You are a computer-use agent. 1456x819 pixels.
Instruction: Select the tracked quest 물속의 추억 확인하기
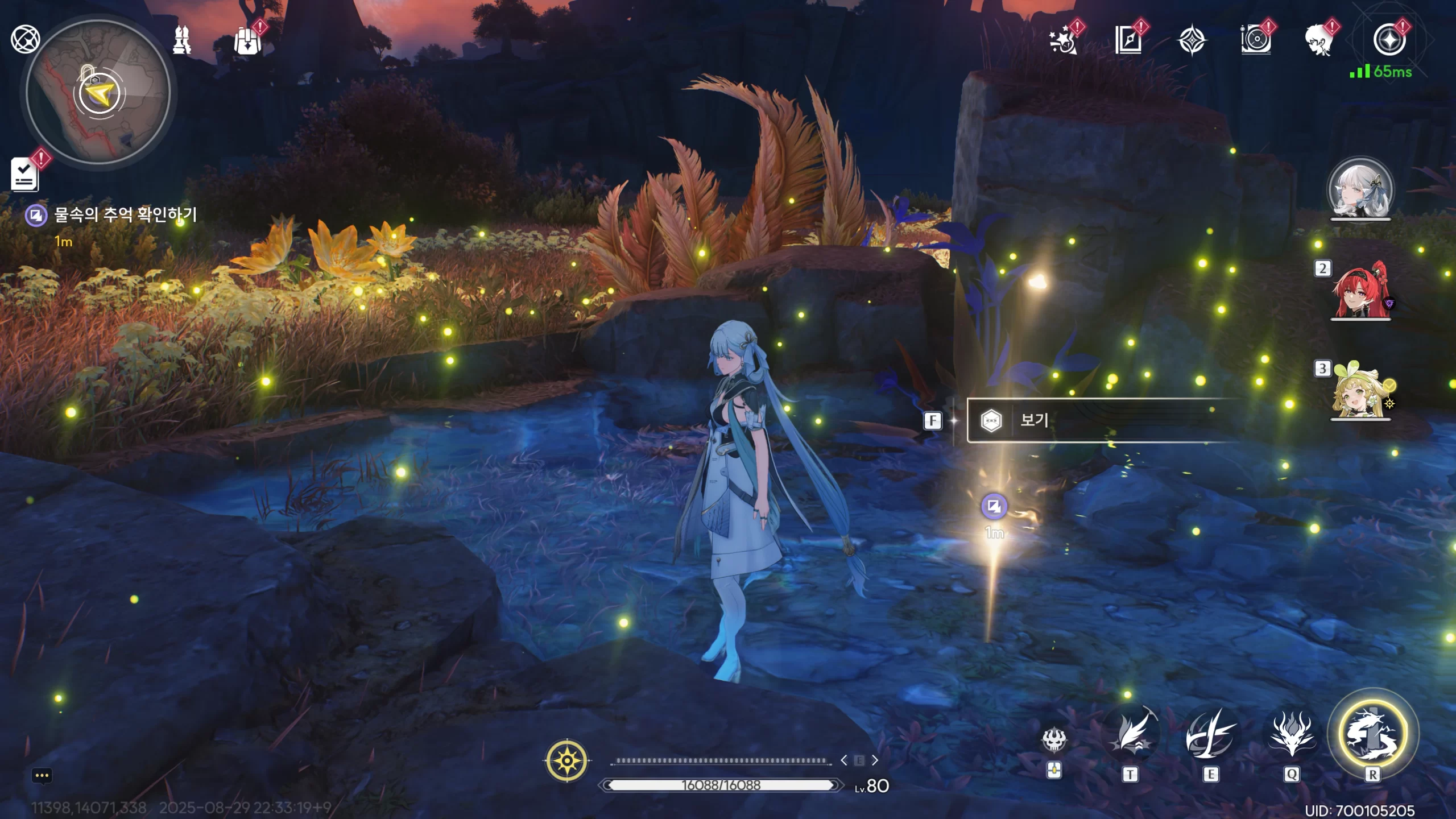tap(125, 215)
